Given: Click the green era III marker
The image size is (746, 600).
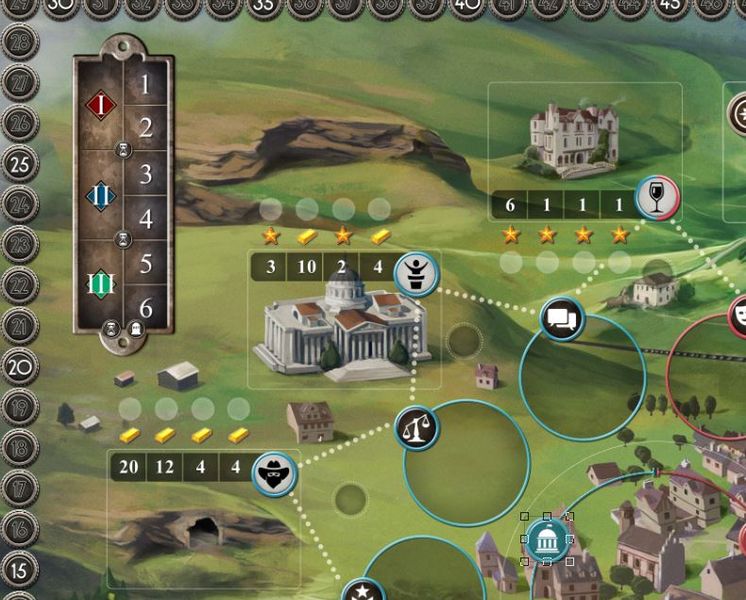Looking at the screenshot, I should (x=100, y=286).
